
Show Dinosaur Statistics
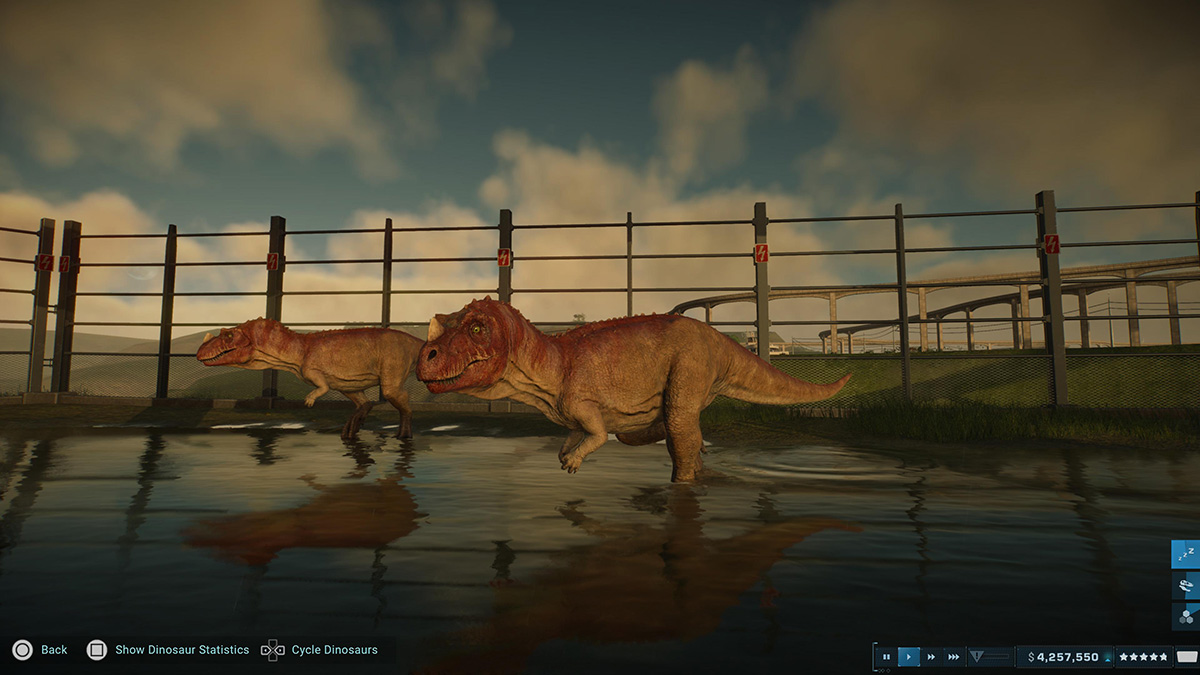[x=181, y=650]
